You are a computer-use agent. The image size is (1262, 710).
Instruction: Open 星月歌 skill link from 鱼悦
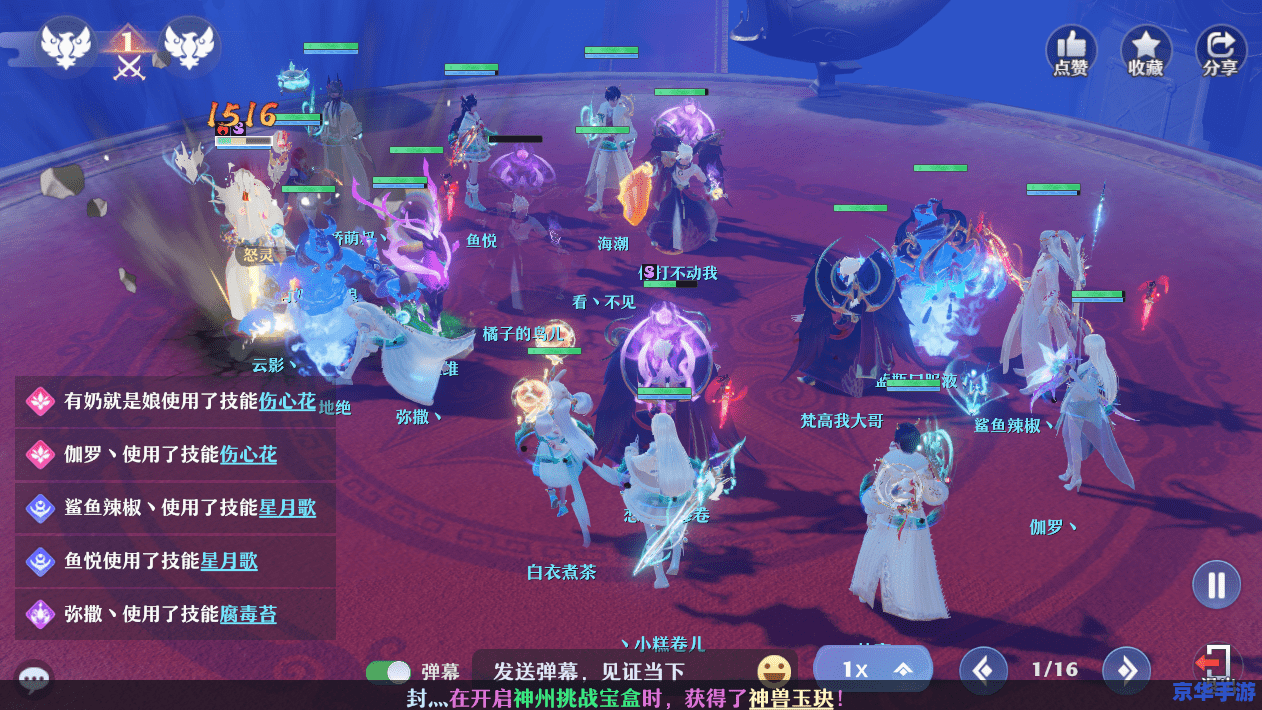(229, 561)
